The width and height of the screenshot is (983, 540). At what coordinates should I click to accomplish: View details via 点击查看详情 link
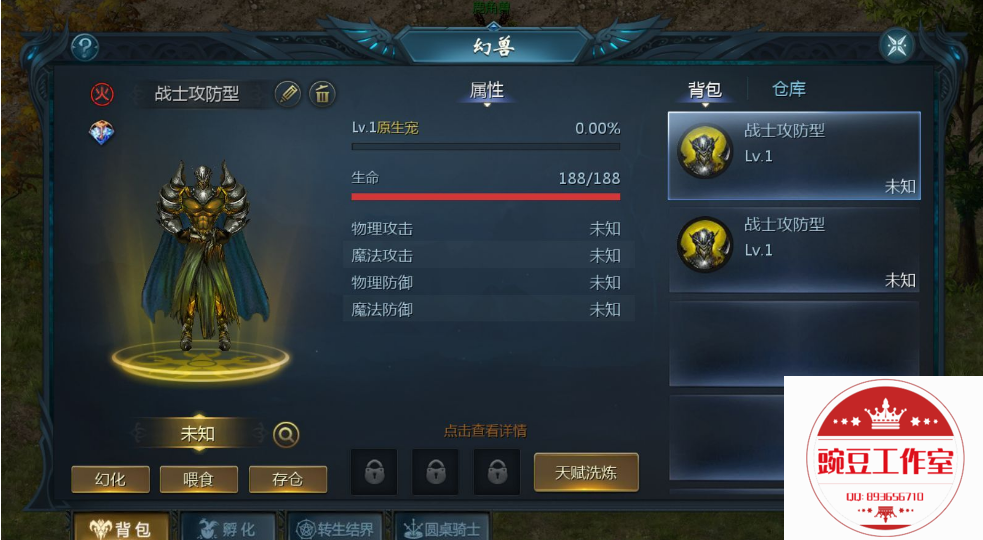point(485,431)
